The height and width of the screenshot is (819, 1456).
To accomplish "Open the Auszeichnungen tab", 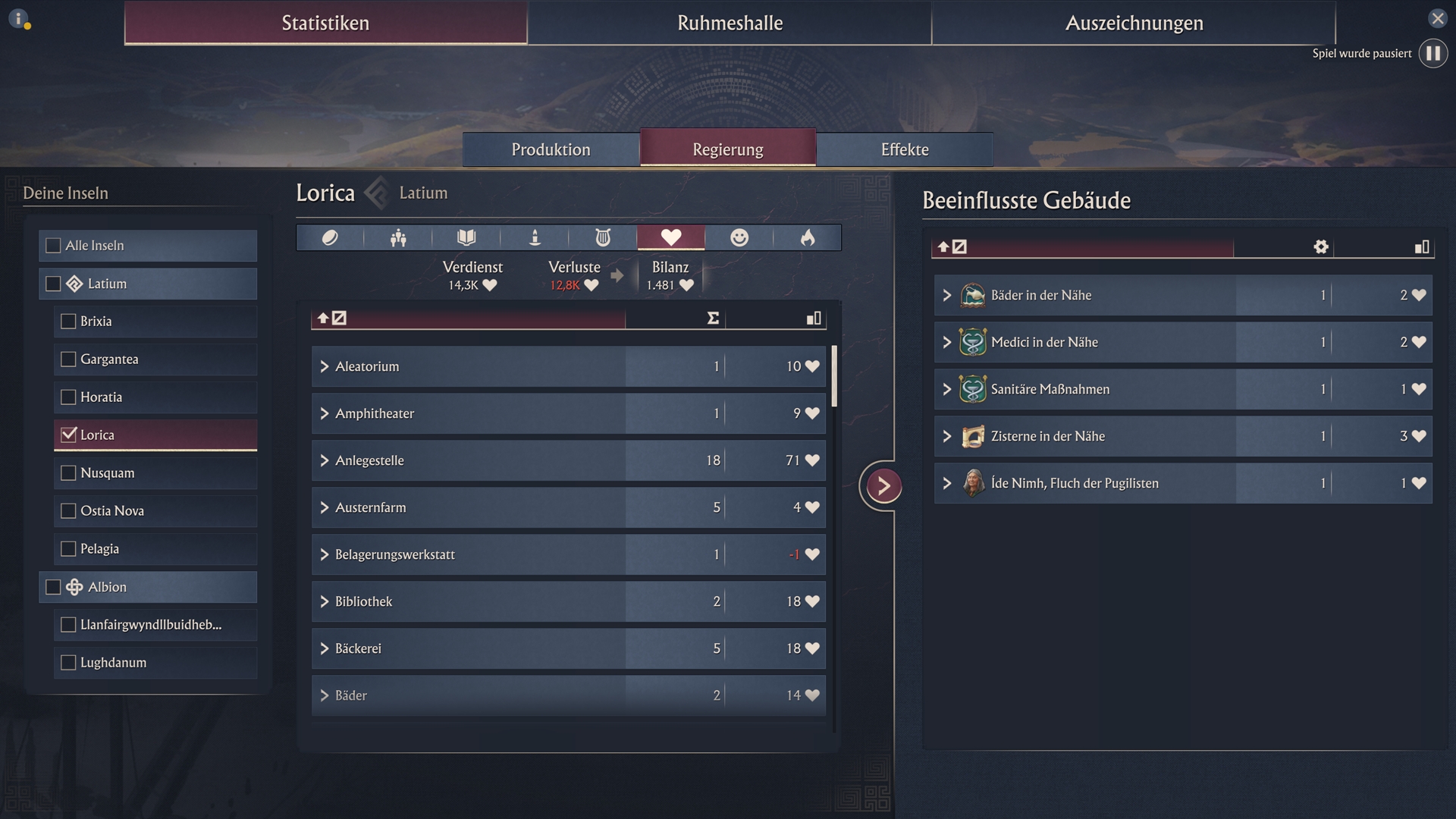I will (x=1134, y=23).
